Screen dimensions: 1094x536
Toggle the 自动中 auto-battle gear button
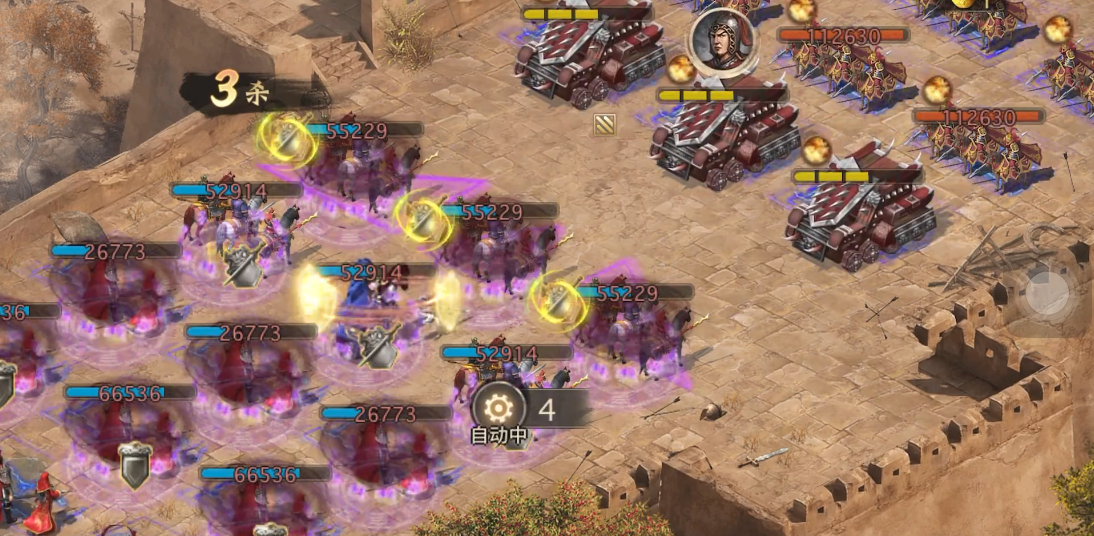pos(499,407)
